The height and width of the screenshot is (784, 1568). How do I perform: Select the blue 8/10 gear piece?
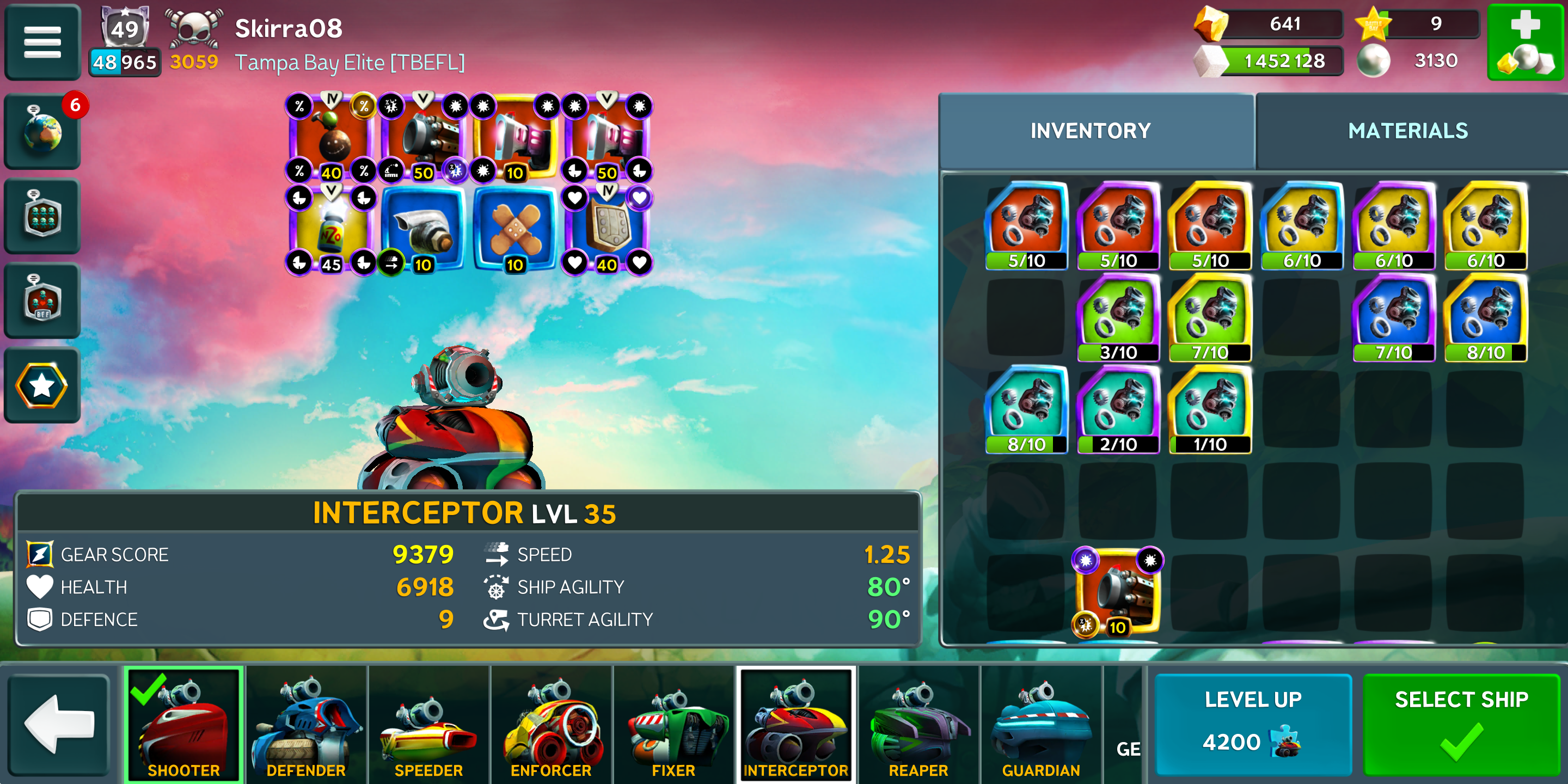[x=1485, y=318]
